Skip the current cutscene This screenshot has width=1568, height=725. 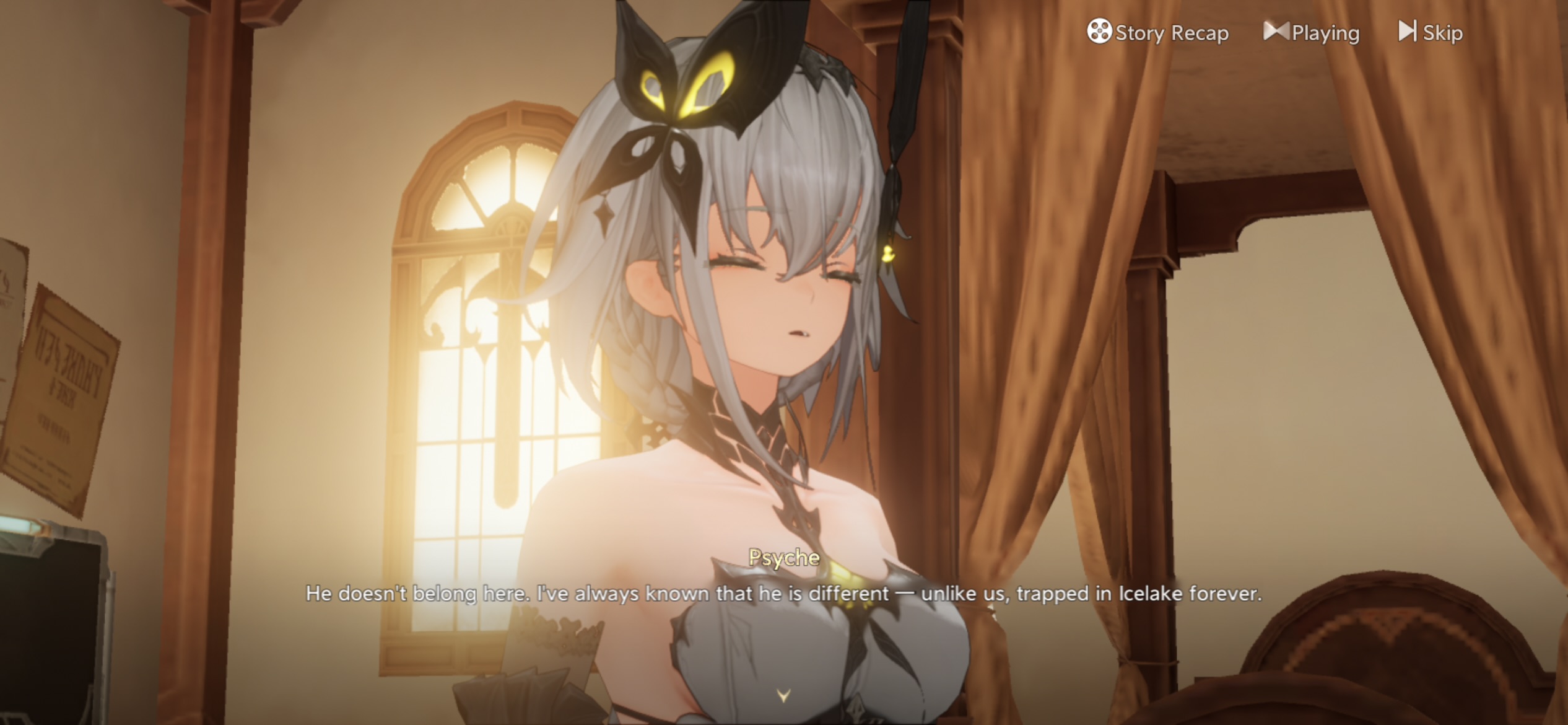[x=1431, y=32]
